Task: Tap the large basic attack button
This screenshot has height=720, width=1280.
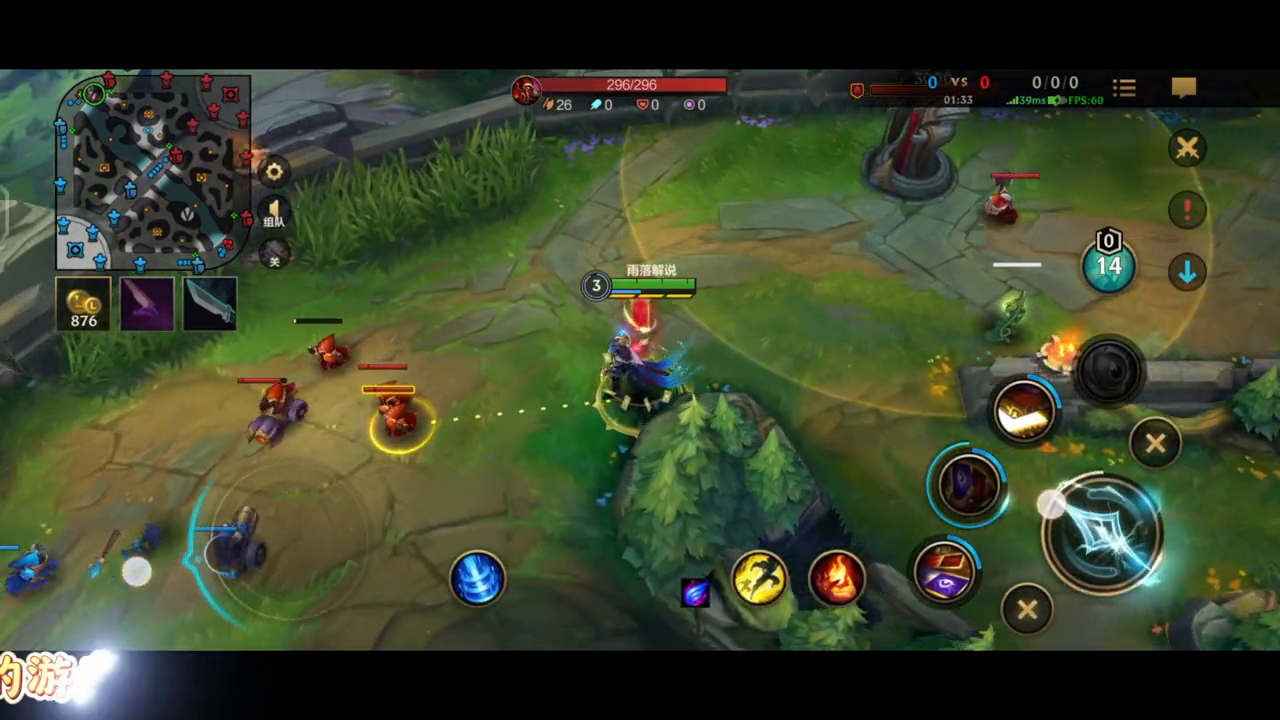Action: coord(1102,533)
